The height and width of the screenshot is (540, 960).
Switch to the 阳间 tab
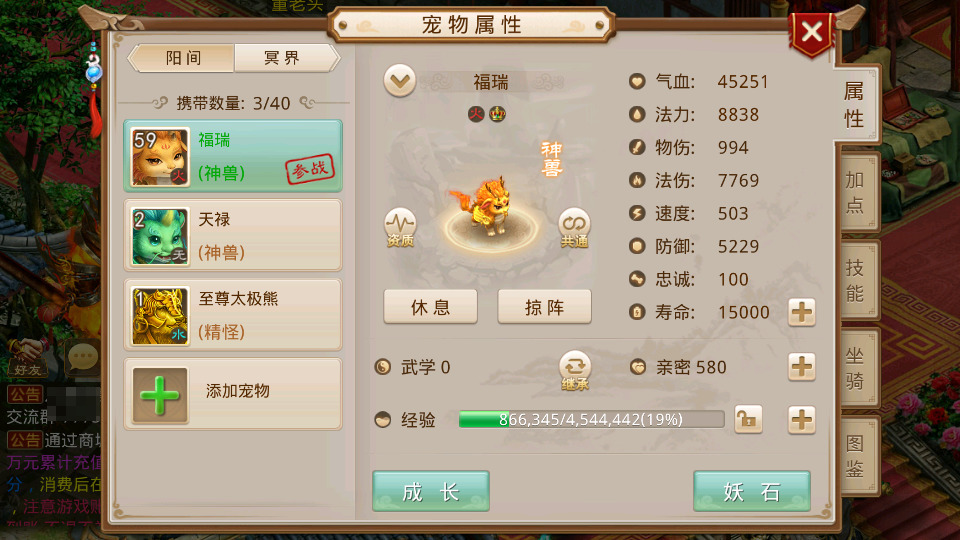(184, 58)
